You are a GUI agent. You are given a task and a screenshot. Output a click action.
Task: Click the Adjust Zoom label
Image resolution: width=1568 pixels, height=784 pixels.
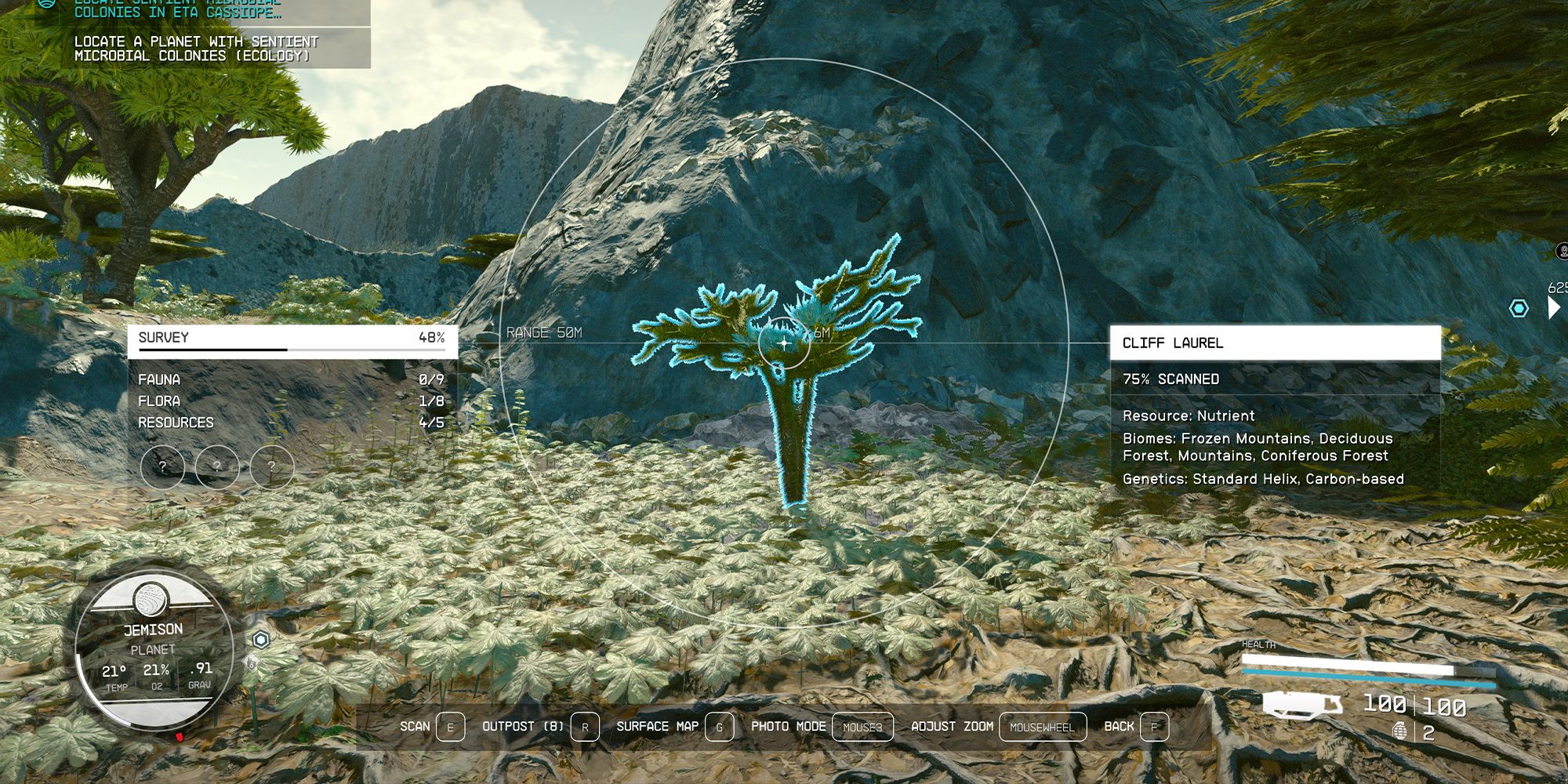pos(952,727)
